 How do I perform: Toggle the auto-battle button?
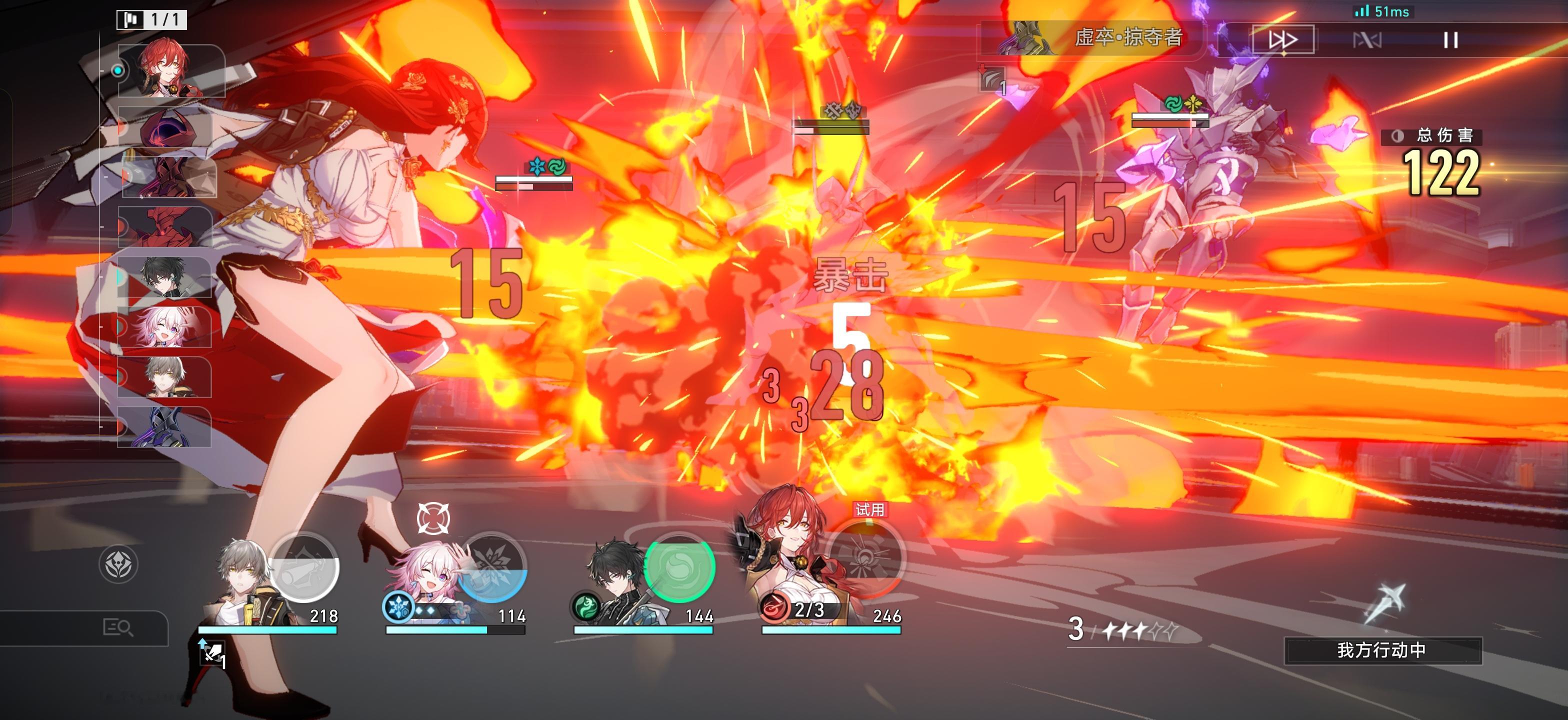coord(1367,40)
